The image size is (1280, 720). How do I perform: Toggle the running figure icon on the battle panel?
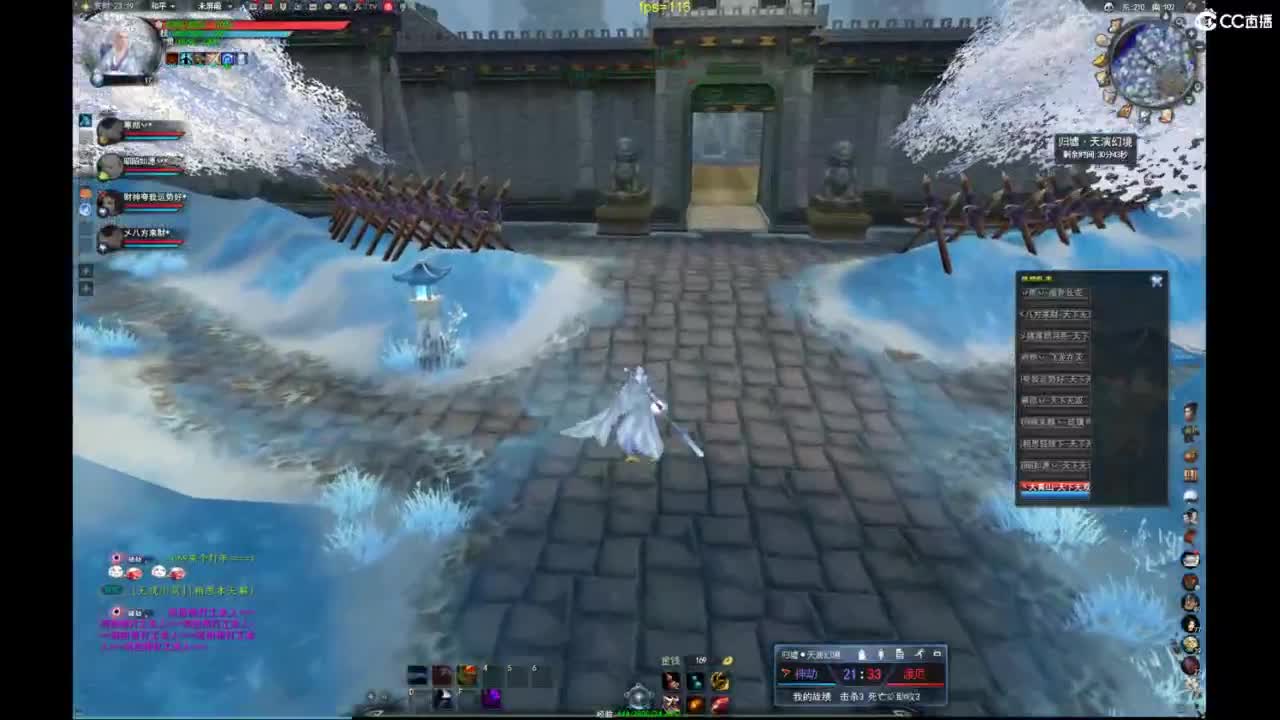coord(921,653)
